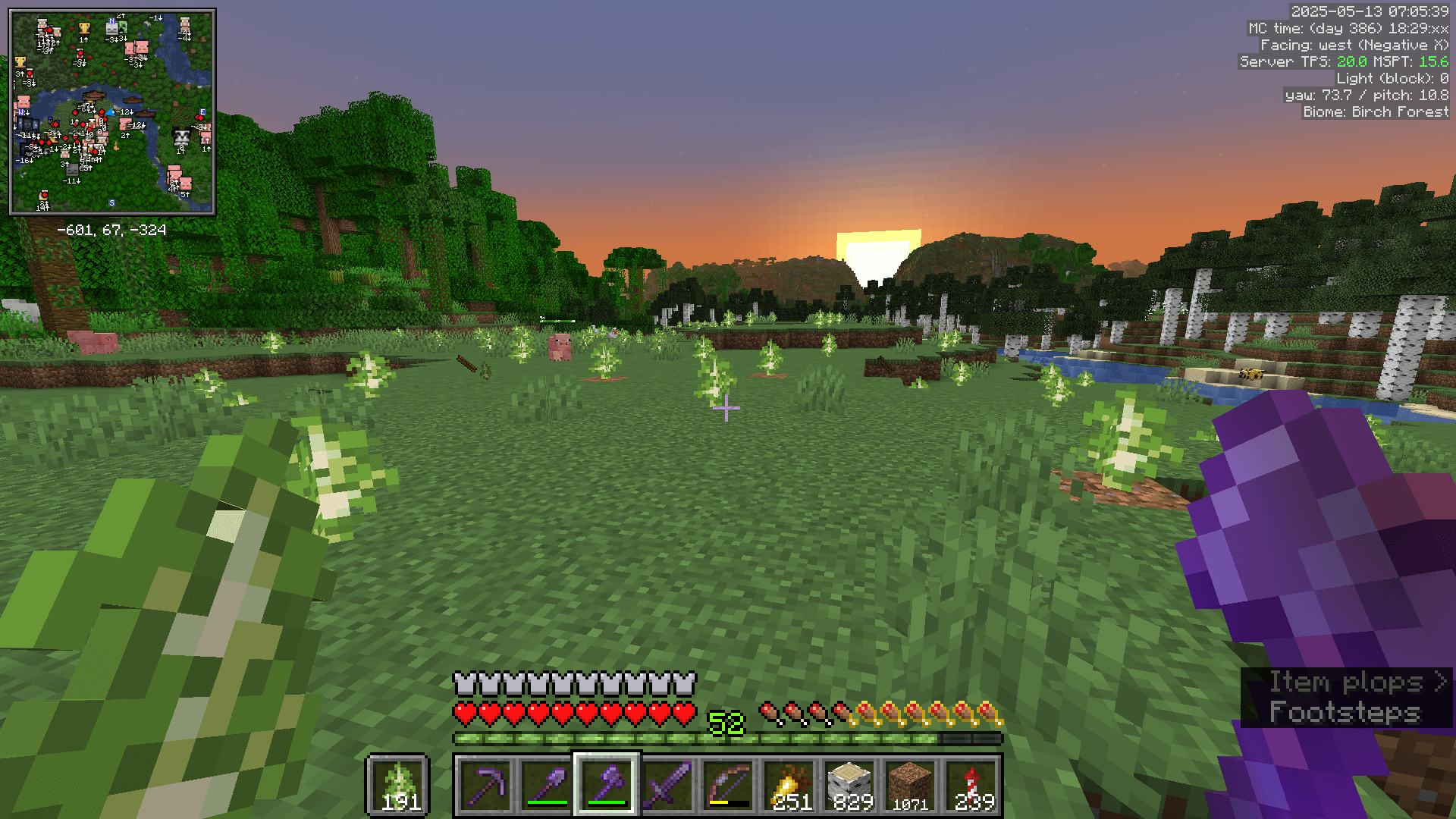Click the coordinates readout below the minimap

pyautogui.click(x=112, y=227)
